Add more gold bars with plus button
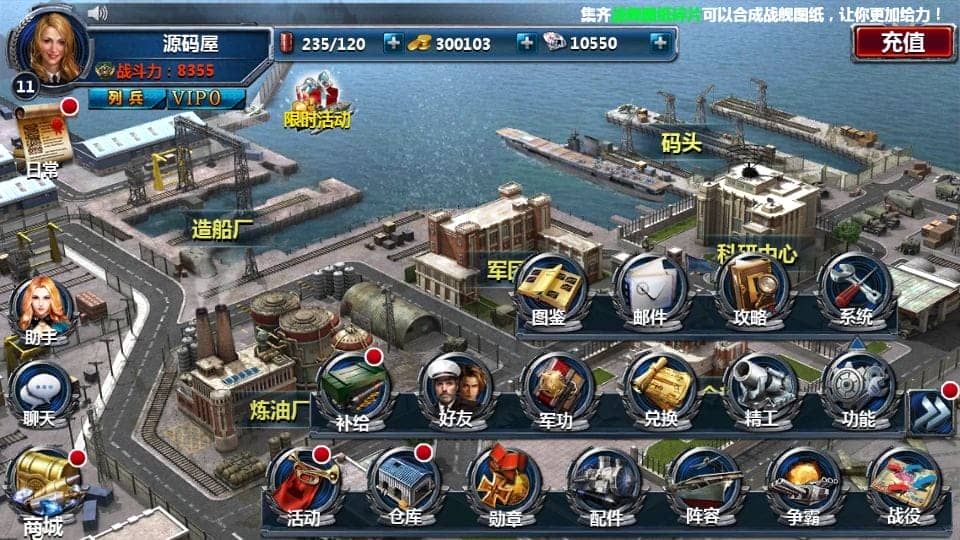Screen dimensions: 960x540 (525, 43)
